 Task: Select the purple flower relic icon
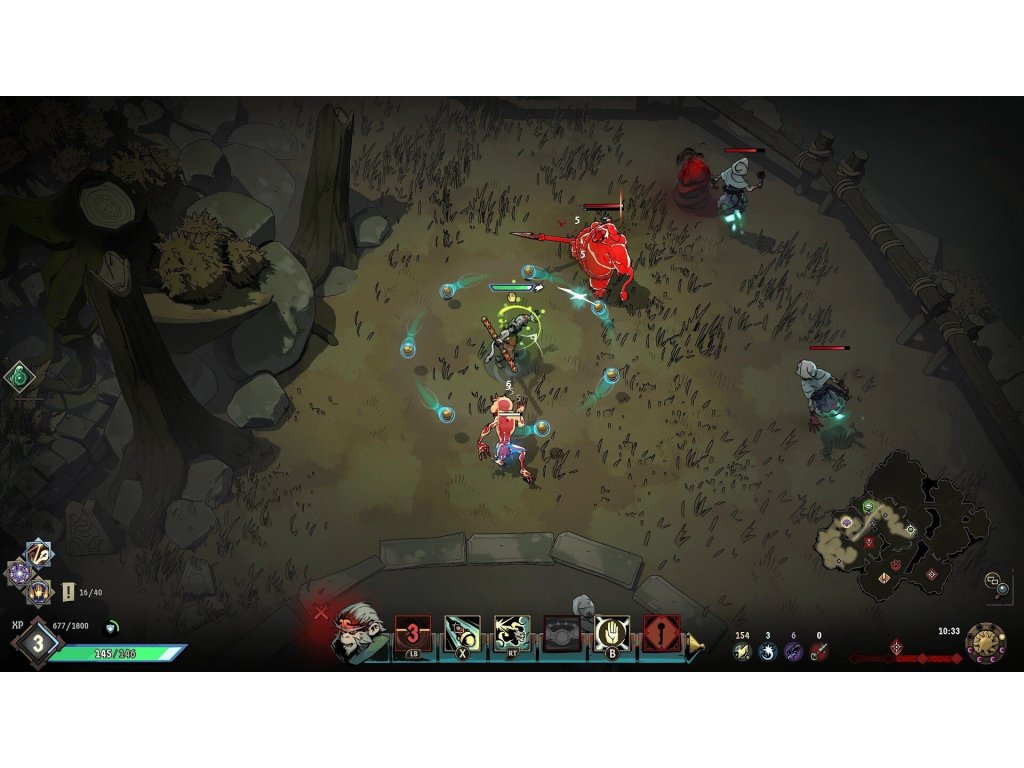[19, 573]
